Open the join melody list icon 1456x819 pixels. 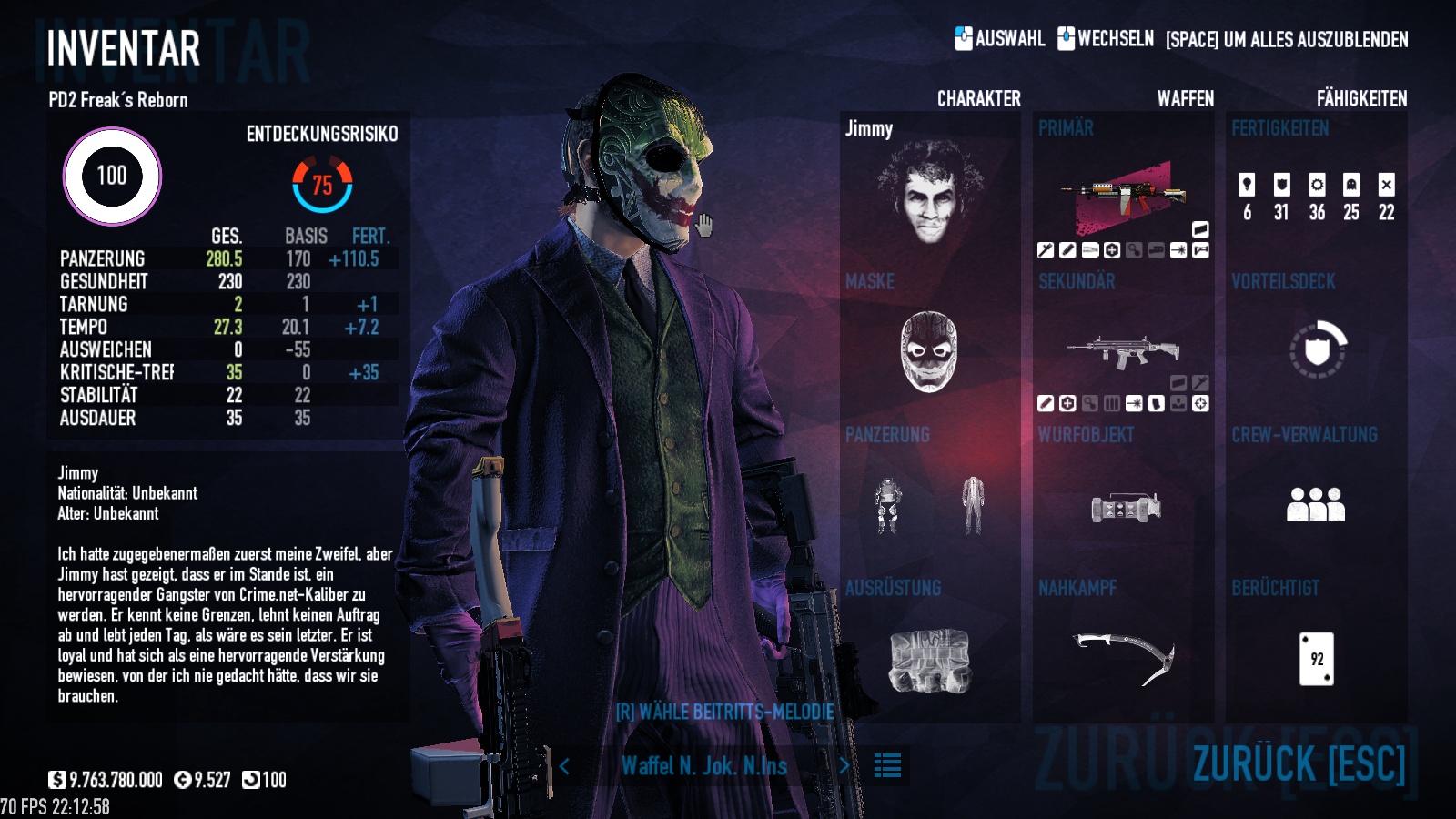[887, 766]
